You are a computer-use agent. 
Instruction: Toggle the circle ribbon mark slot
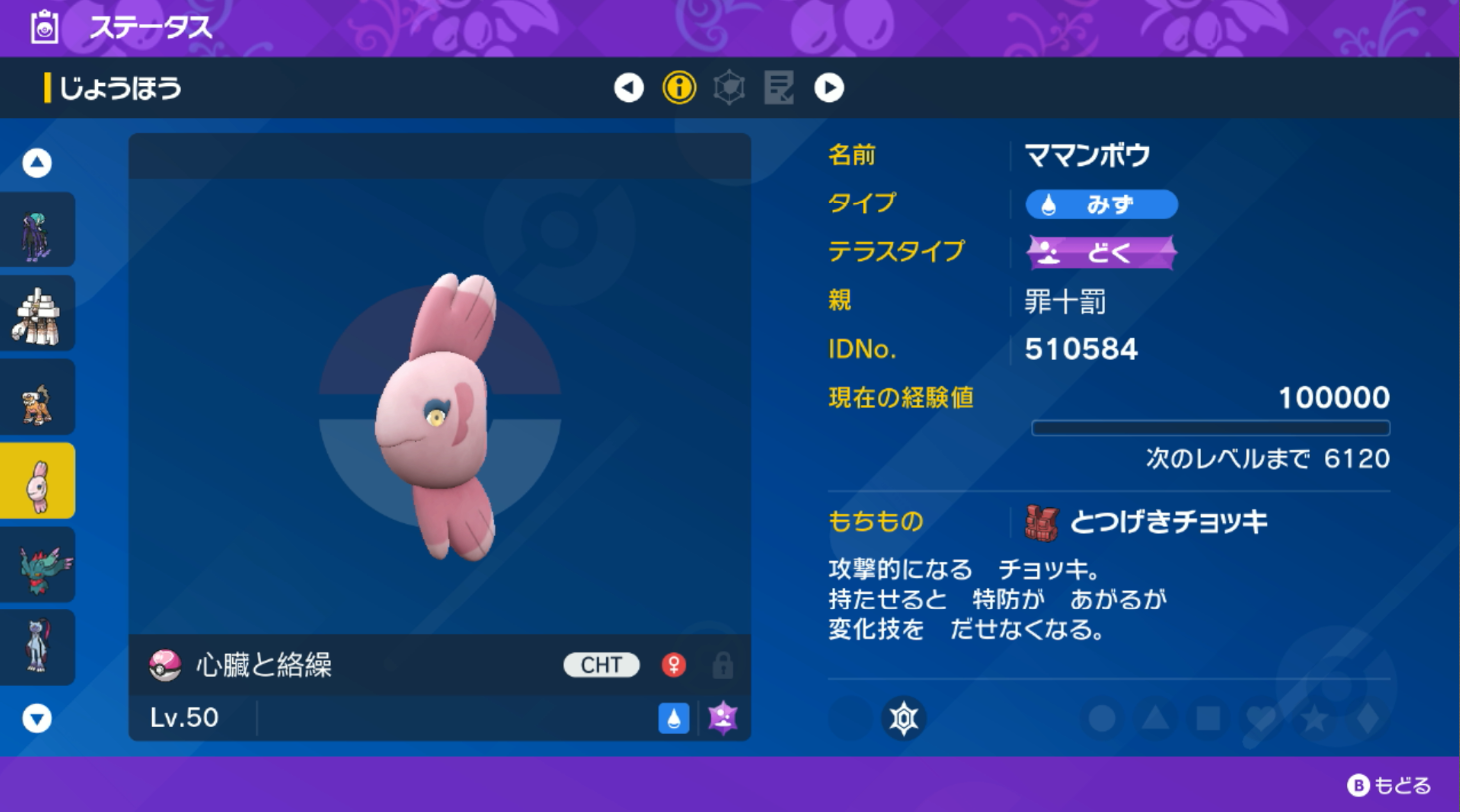pyautogui.click(x=1100, y=717)
